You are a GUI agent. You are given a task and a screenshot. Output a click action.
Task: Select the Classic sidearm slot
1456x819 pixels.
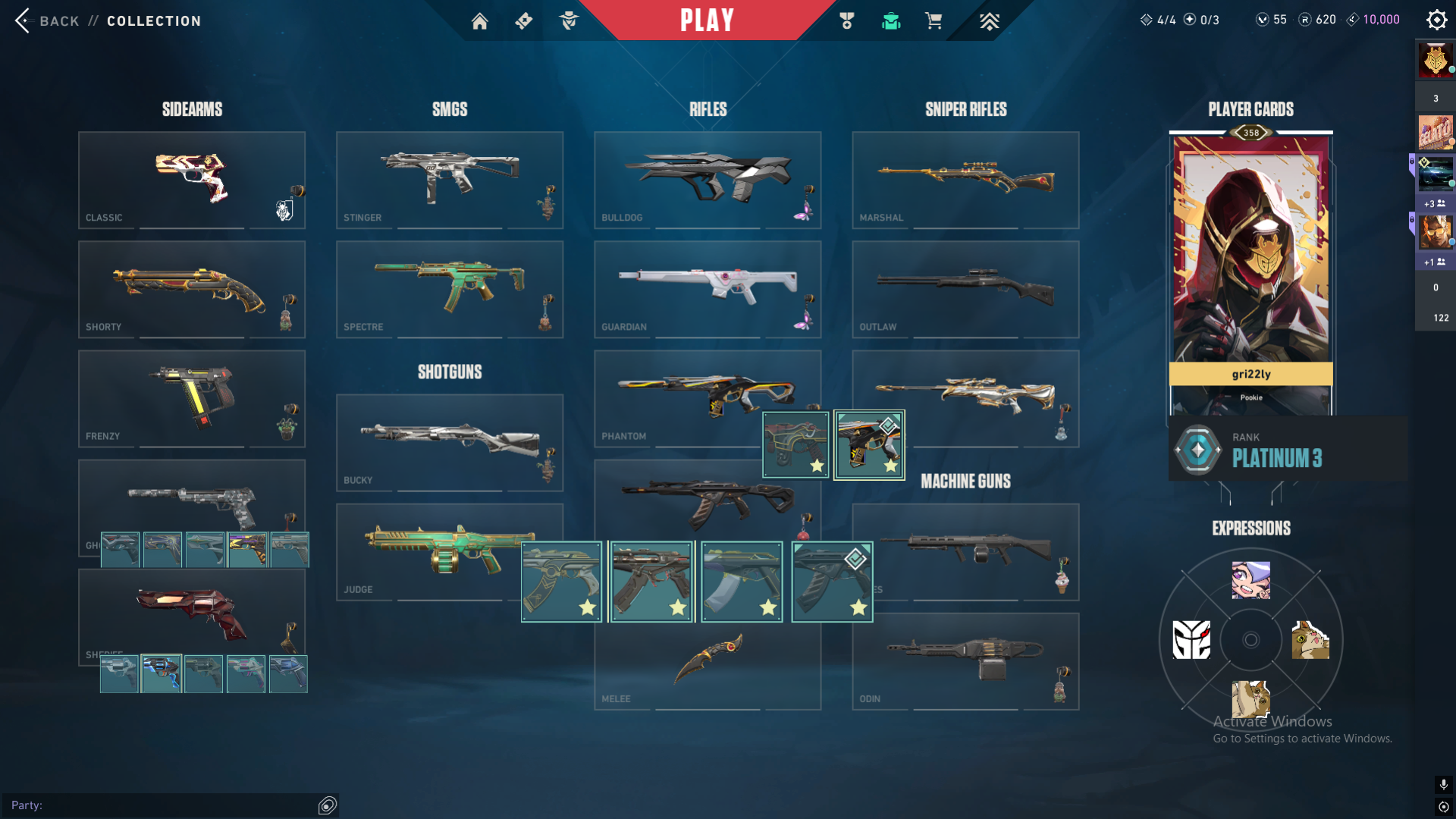(192, 180)
